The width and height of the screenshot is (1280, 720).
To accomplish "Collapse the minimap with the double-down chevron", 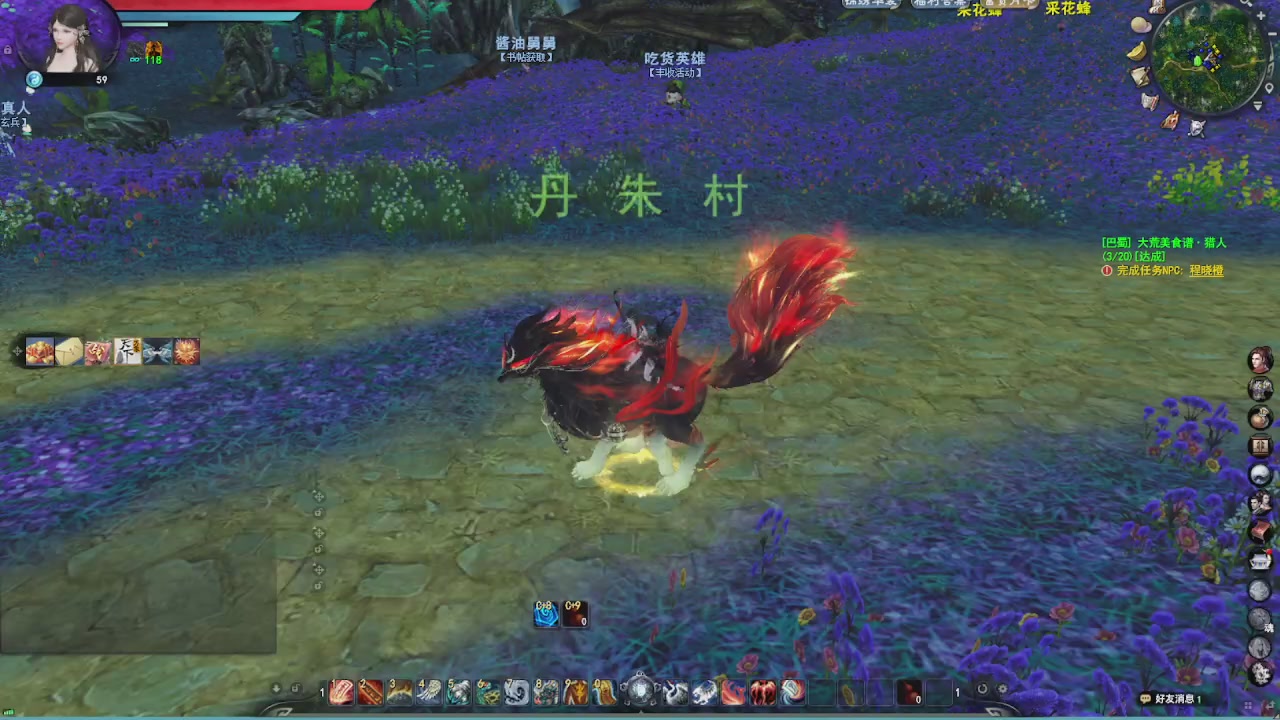I will pyautogui.click(x=1258, y=105).
